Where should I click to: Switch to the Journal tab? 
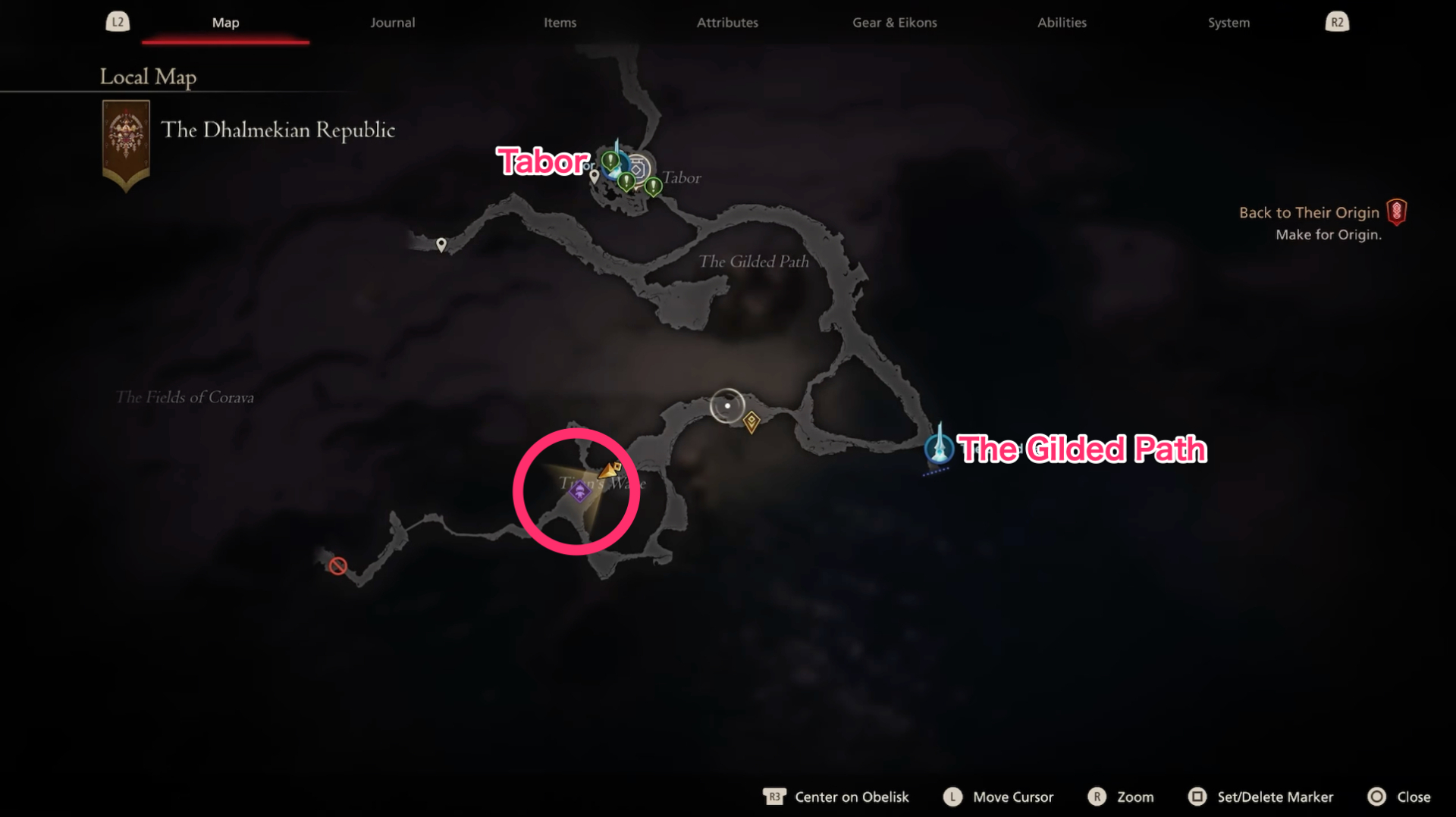click(392, 22)
